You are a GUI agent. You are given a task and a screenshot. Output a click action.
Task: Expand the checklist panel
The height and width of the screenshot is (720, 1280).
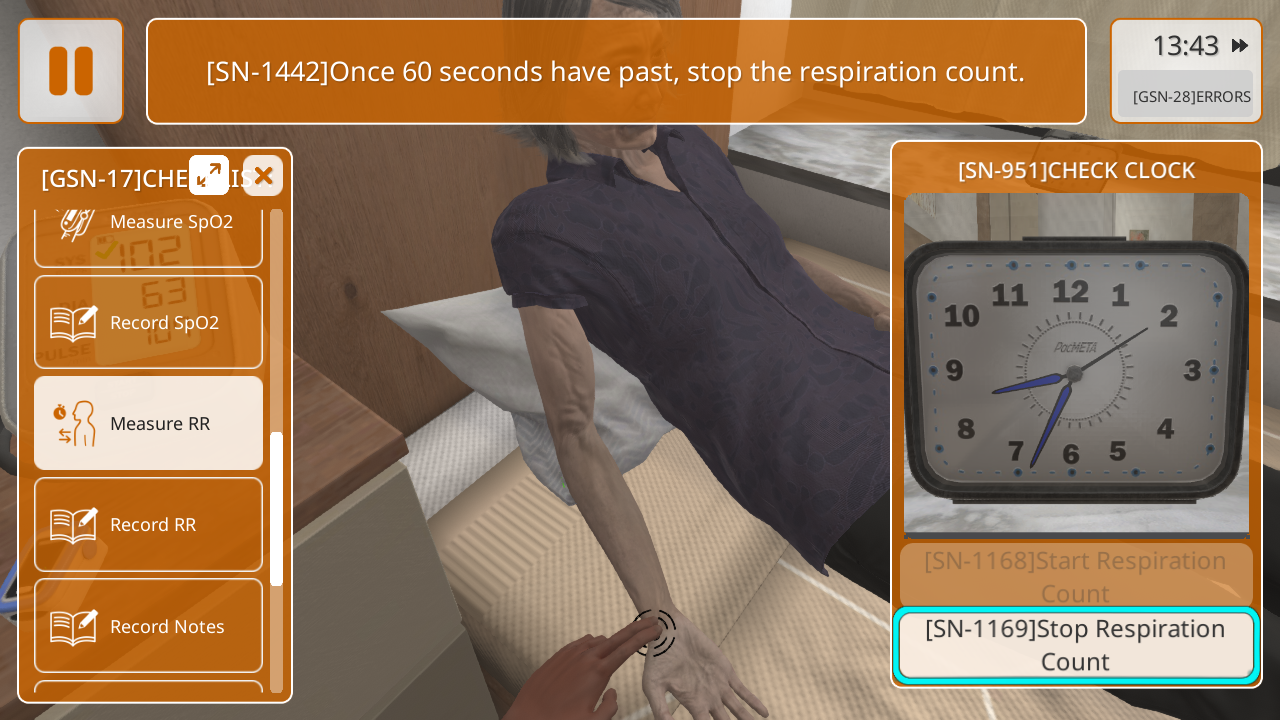coord(209,176)
